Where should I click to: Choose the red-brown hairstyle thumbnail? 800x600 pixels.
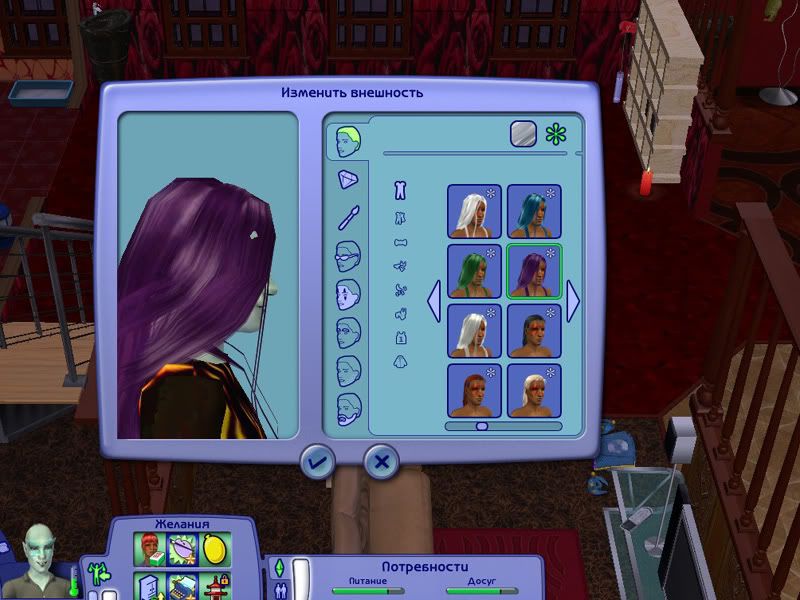coord(474,391)
